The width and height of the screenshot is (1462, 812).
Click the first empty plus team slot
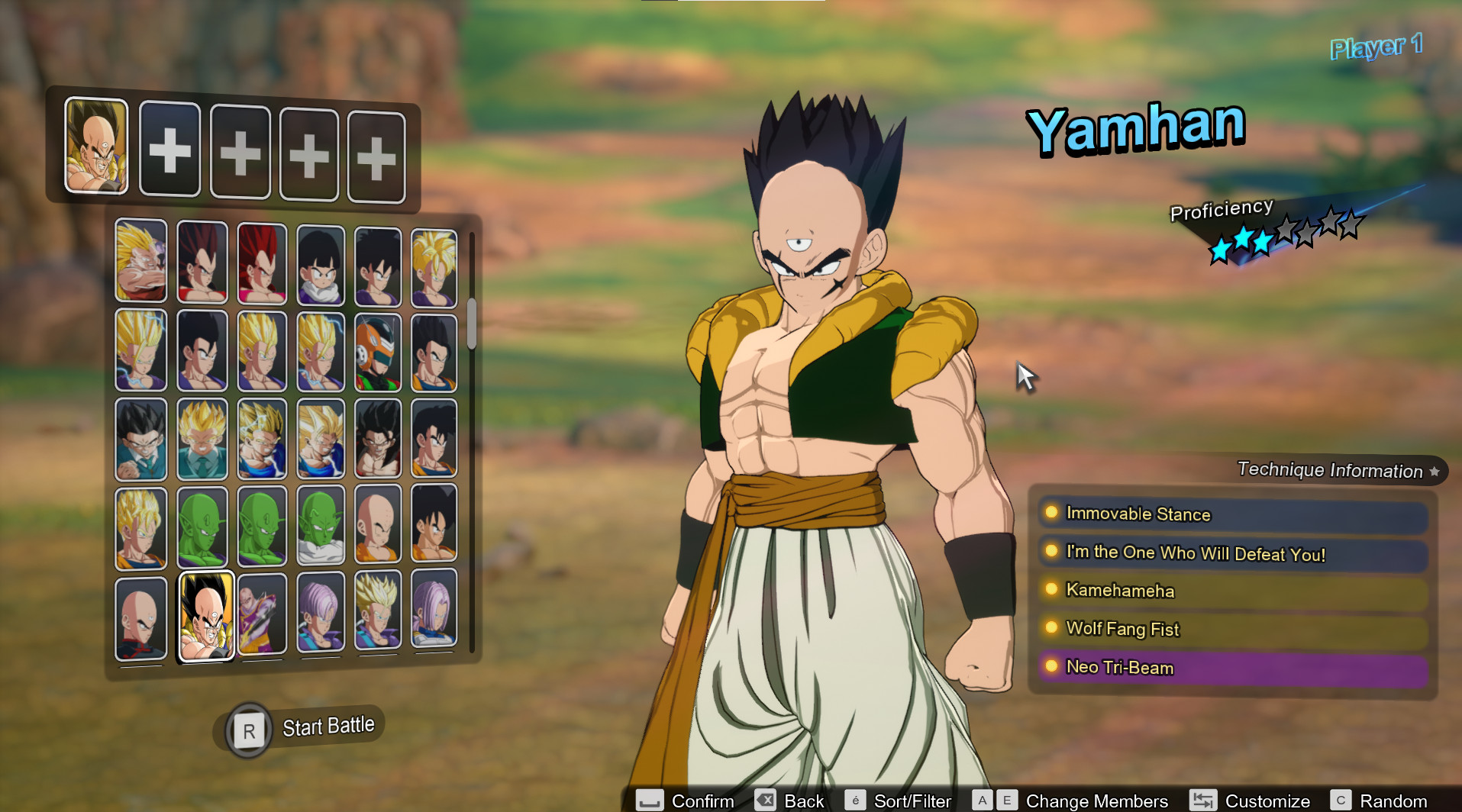tap(169, 150)
